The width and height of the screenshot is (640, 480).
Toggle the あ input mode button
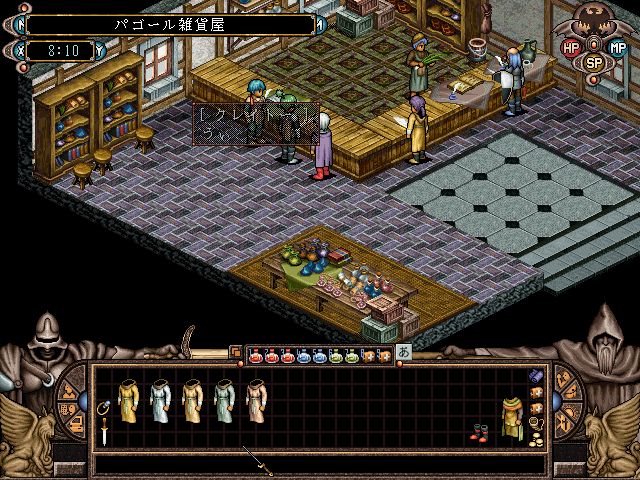[404, 352]
